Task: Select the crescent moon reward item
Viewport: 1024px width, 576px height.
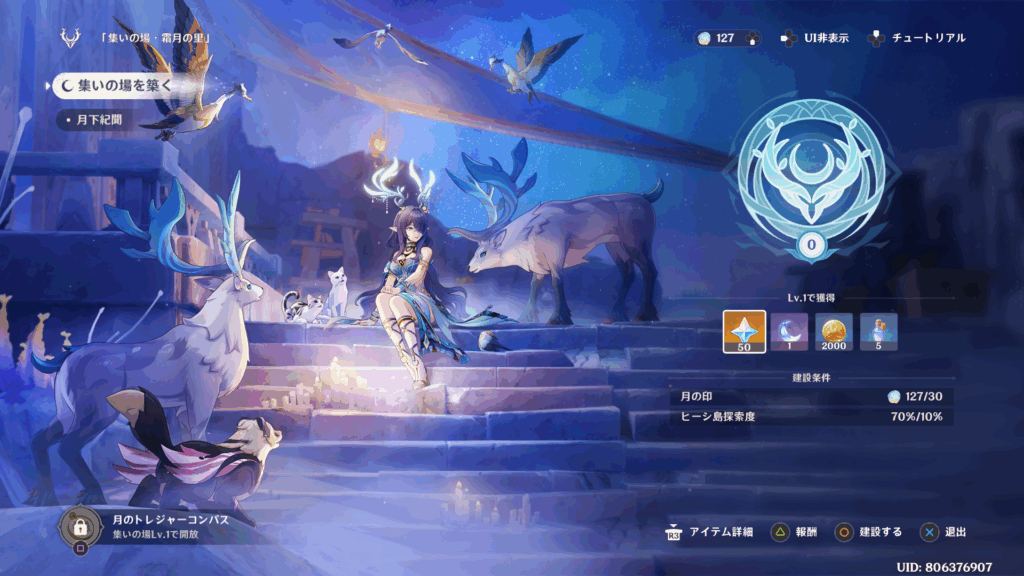Action: [x=789, y=332]
